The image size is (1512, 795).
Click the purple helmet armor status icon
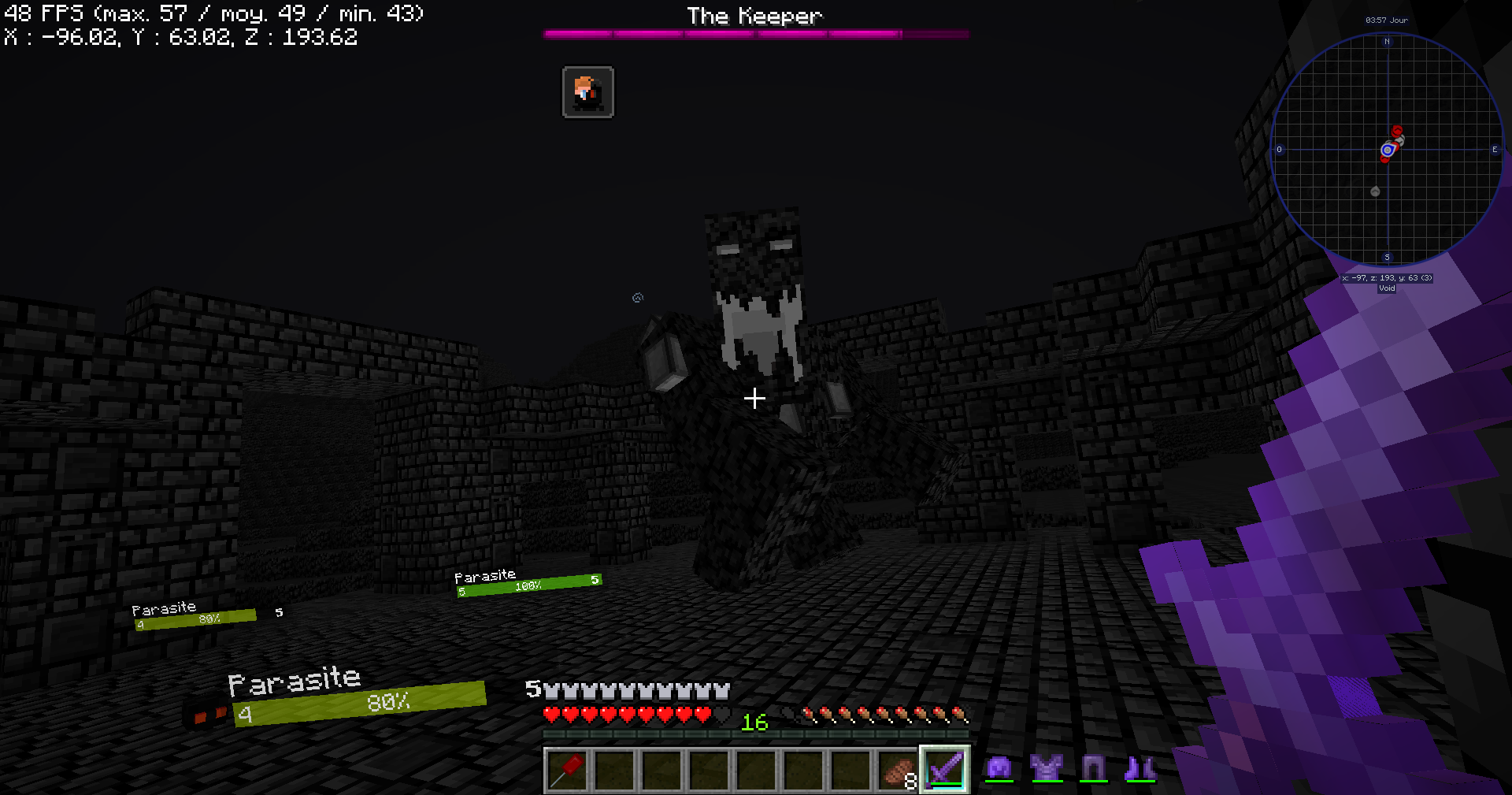pyautogui.click(x=999, y=766)
